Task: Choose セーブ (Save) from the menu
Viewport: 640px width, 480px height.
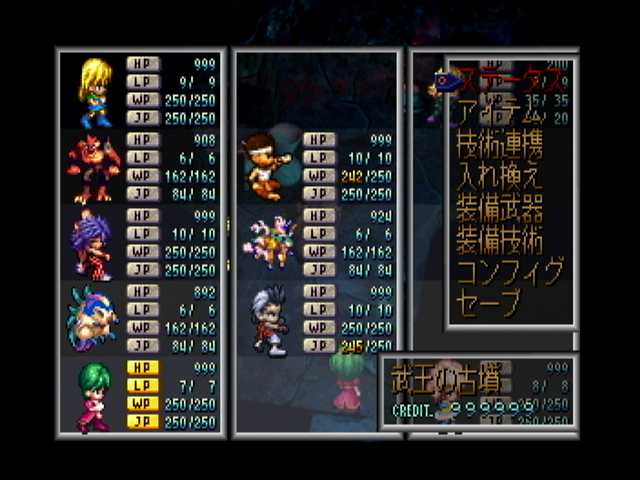Action: [x=489, y=302]
